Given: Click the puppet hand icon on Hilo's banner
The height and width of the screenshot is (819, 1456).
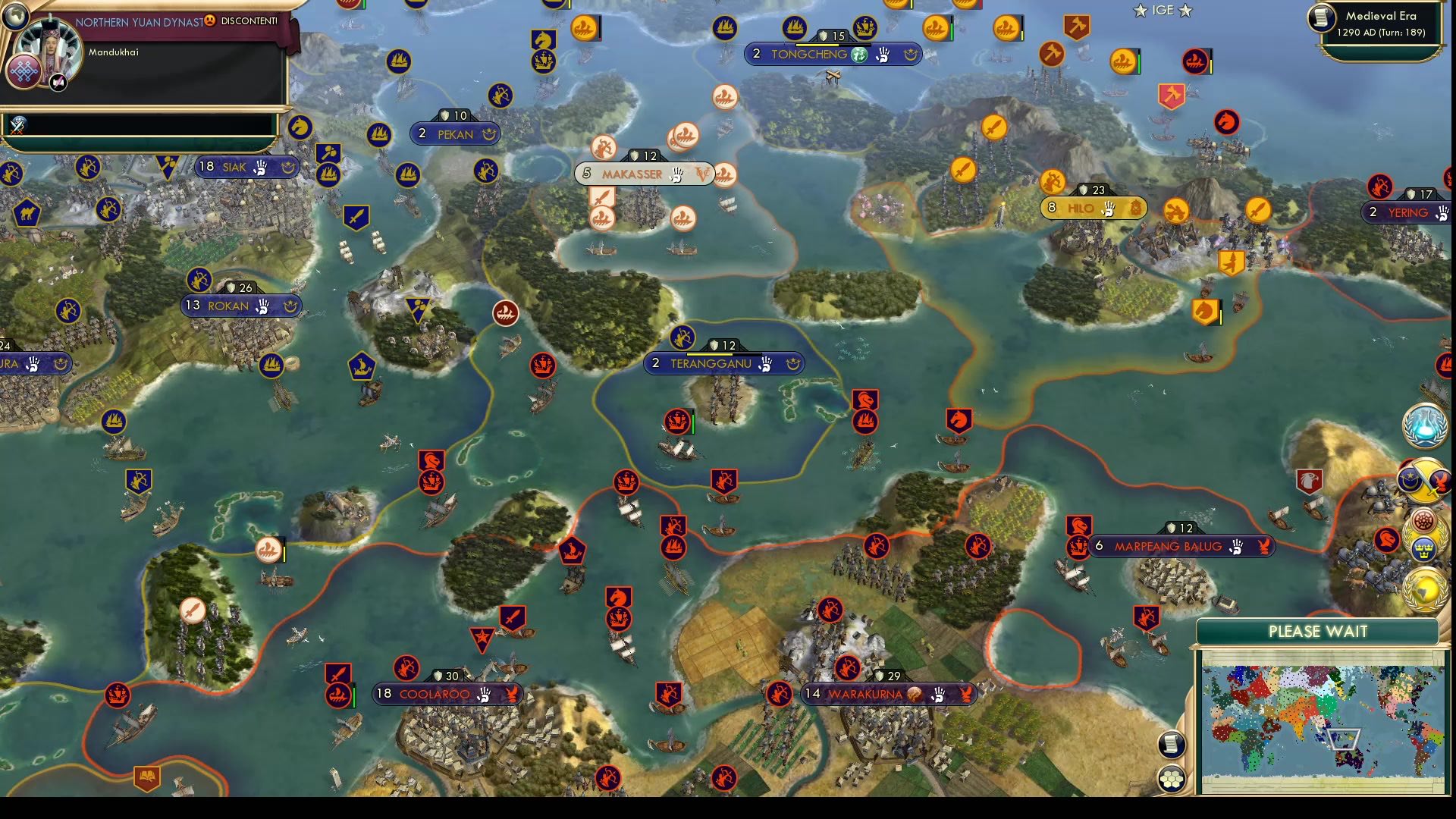Looking at the screenshot, I should (1109, 208).
